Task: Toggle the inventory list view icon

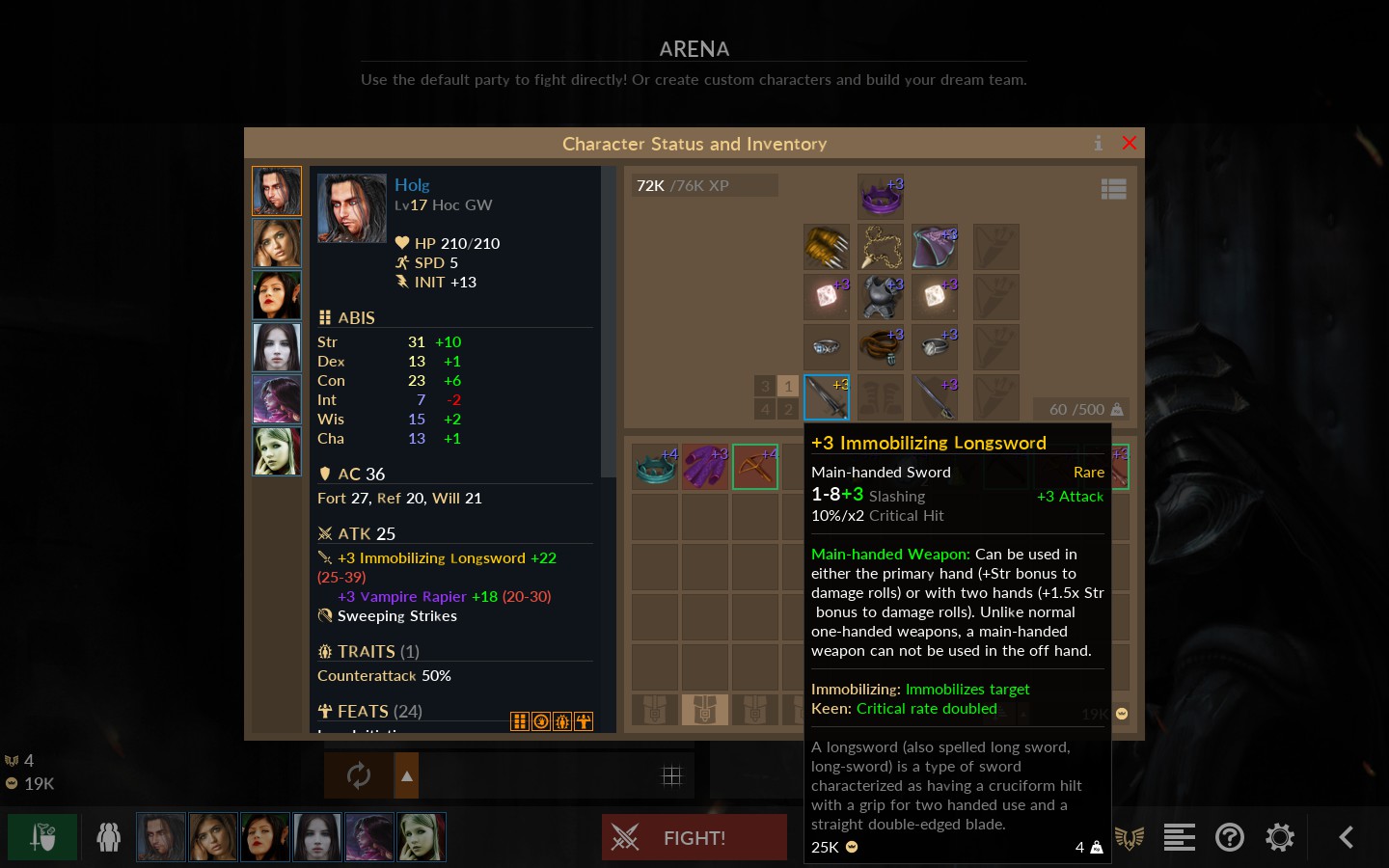Action: [1113, 189]
